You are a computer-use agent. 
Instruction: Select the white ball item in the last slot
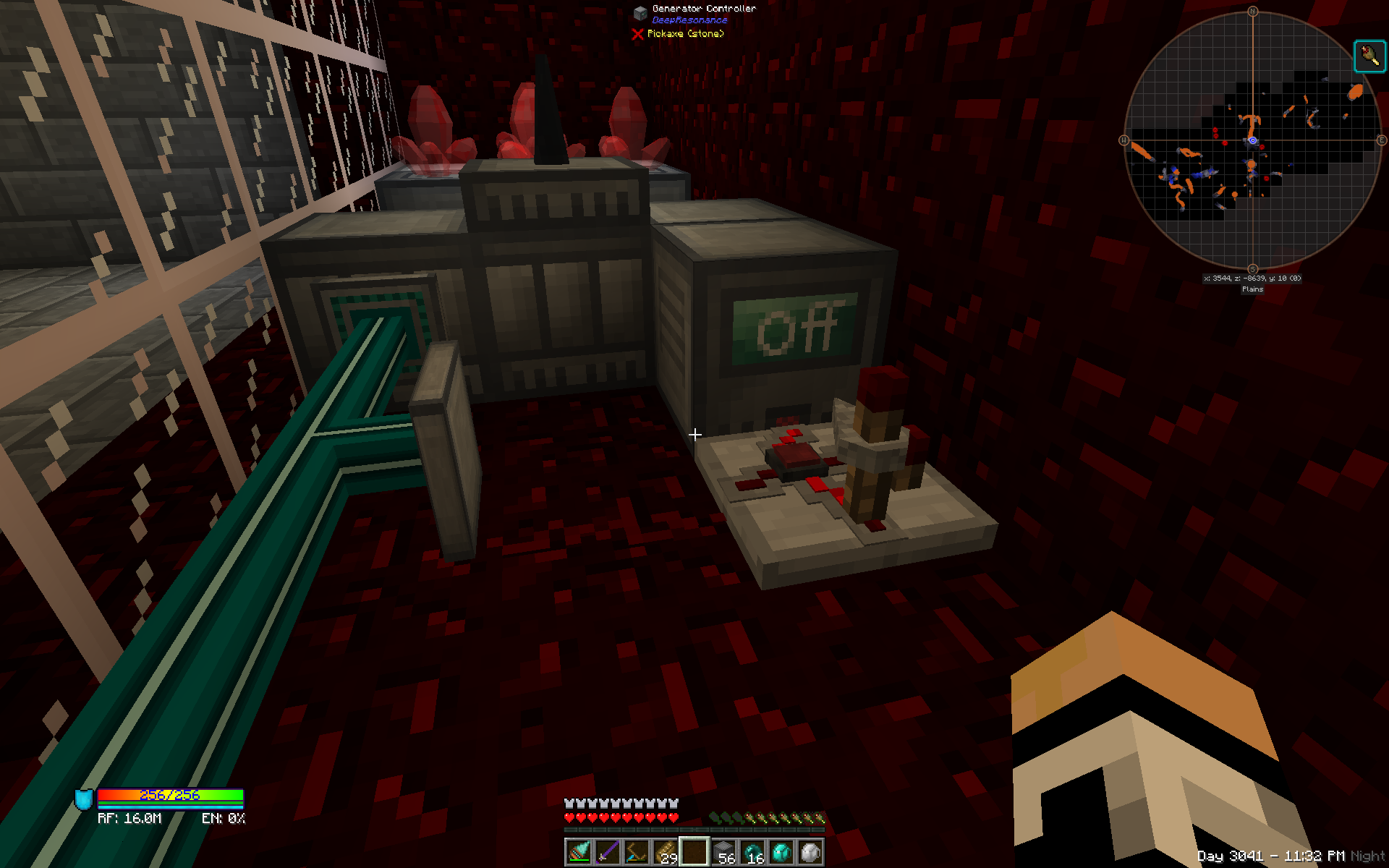tap(809, 851)
